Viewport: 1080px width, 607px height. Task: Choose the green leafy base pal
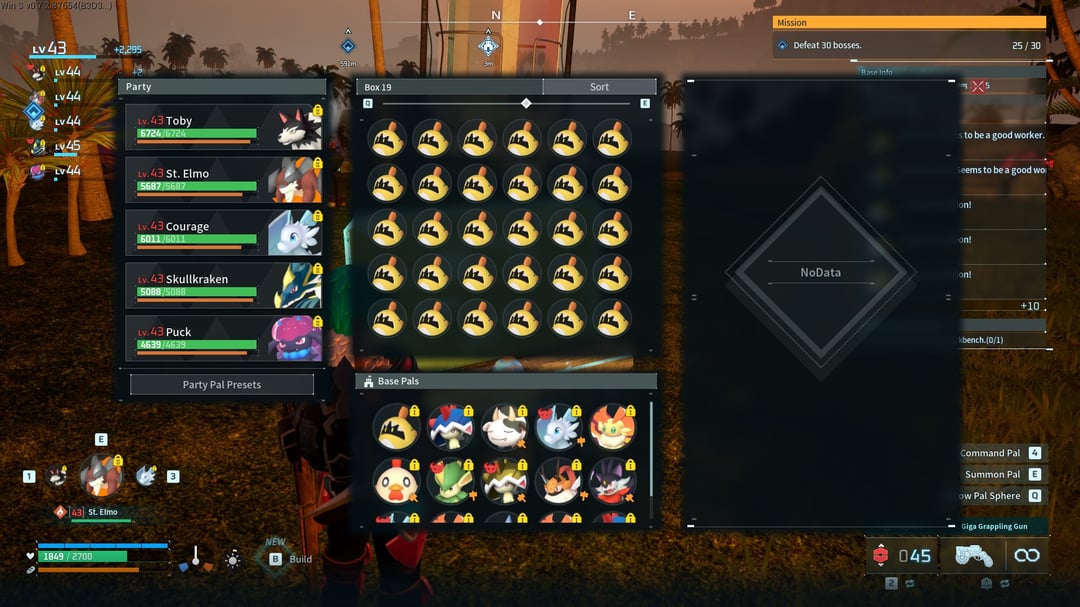point(449,482)
